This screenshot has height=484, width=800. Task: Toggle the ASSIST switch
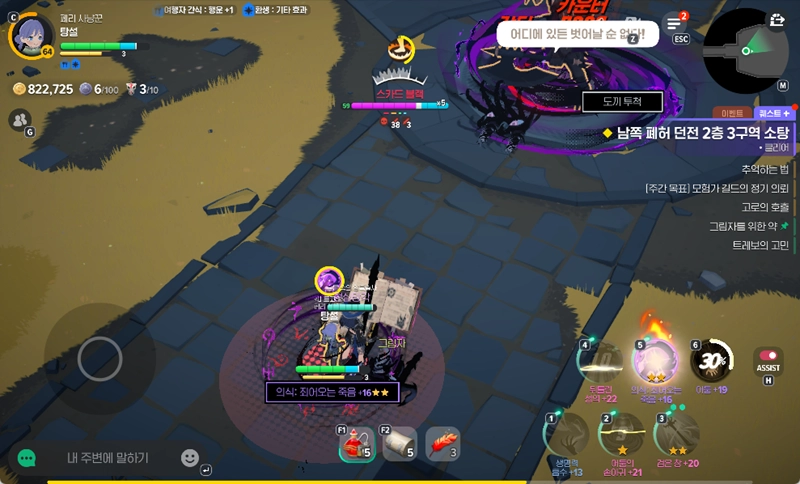[768, 356]
